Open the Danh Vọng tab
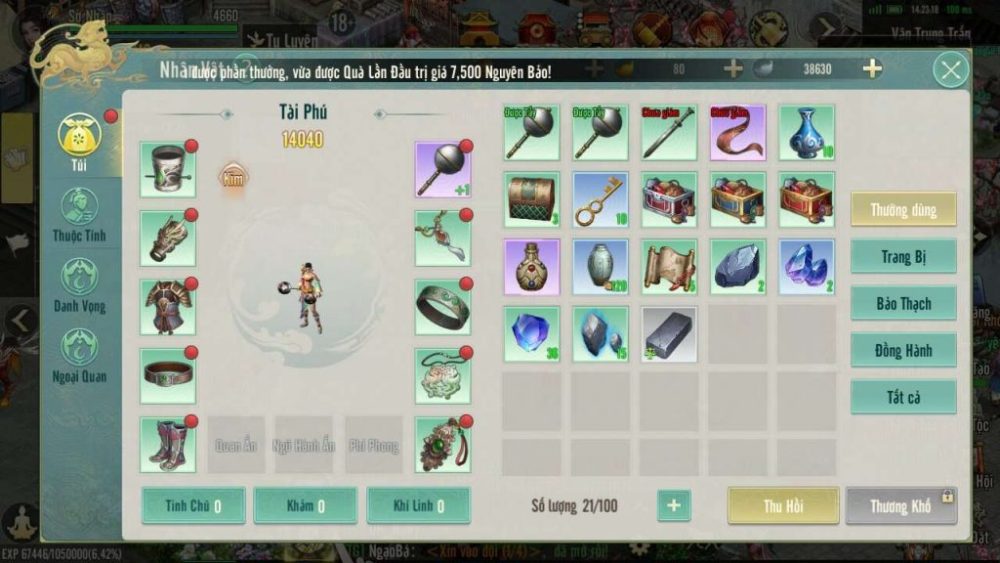Screen dimensions: 1000x563 click(79, 285)
